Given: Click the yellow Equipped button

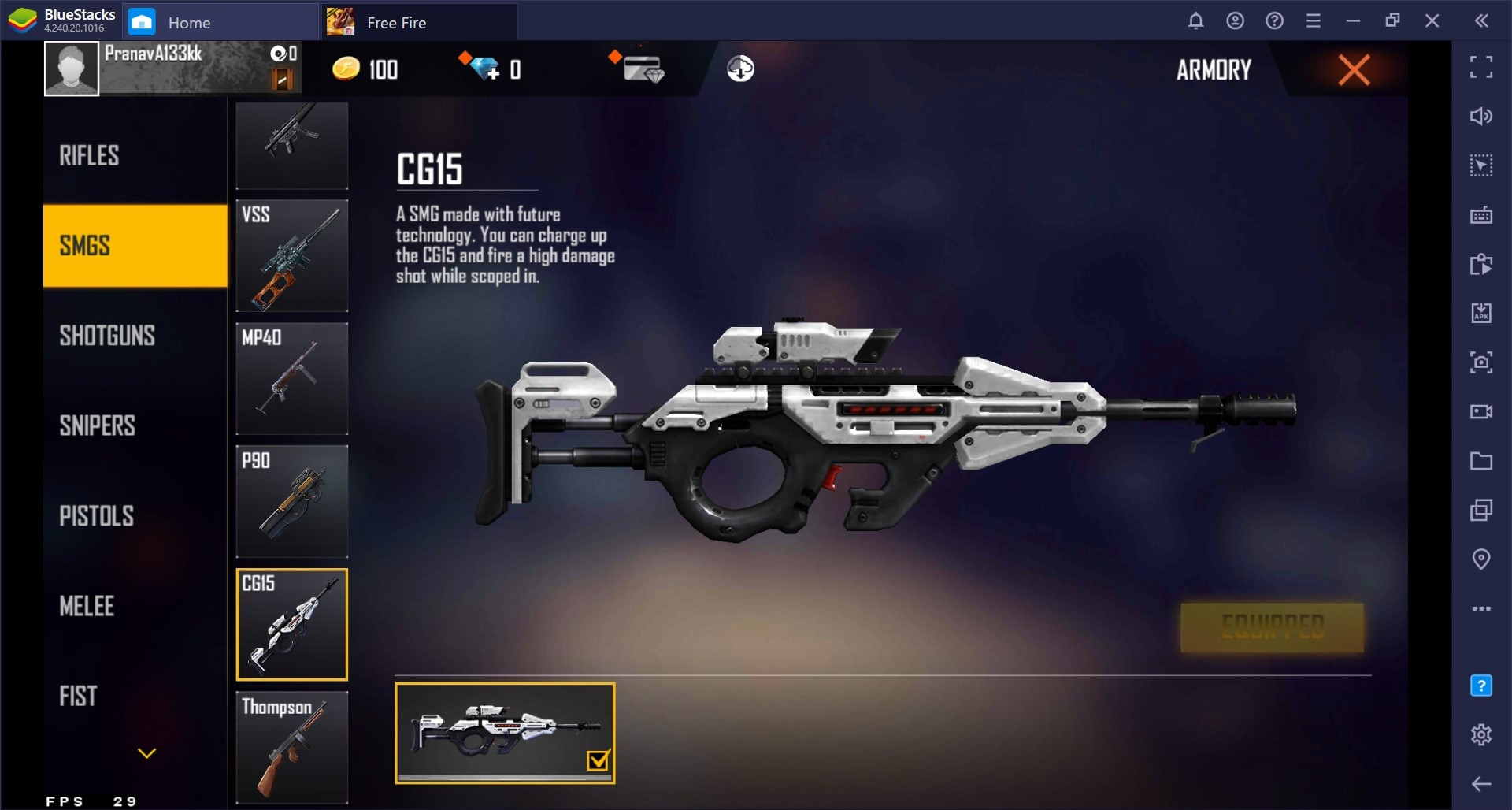Looking at the screenshot, I should [x=1272, y=628].
